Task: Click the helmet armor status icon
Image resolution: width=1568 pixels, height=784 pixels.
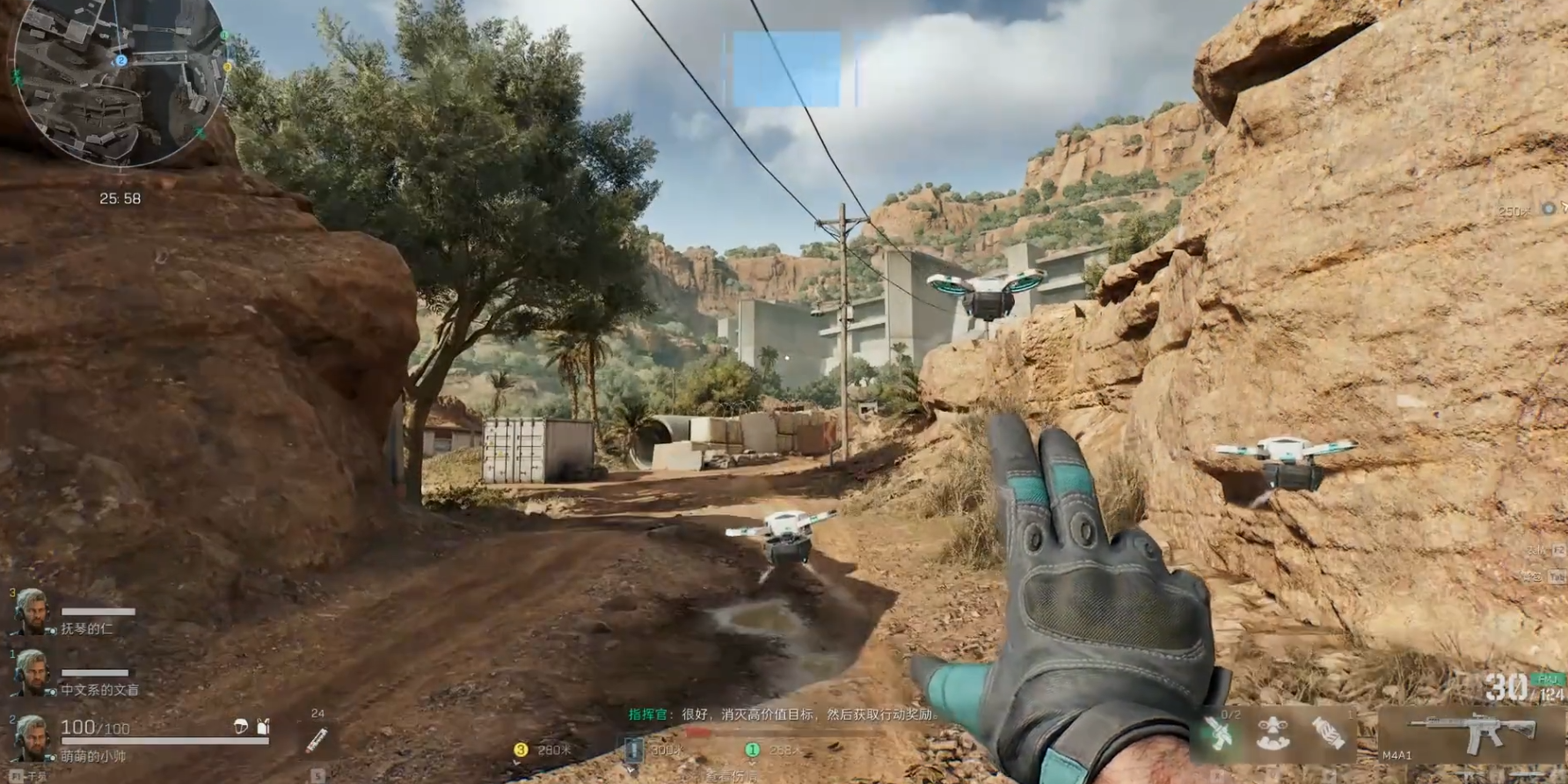Action: [x=241, y=726]
